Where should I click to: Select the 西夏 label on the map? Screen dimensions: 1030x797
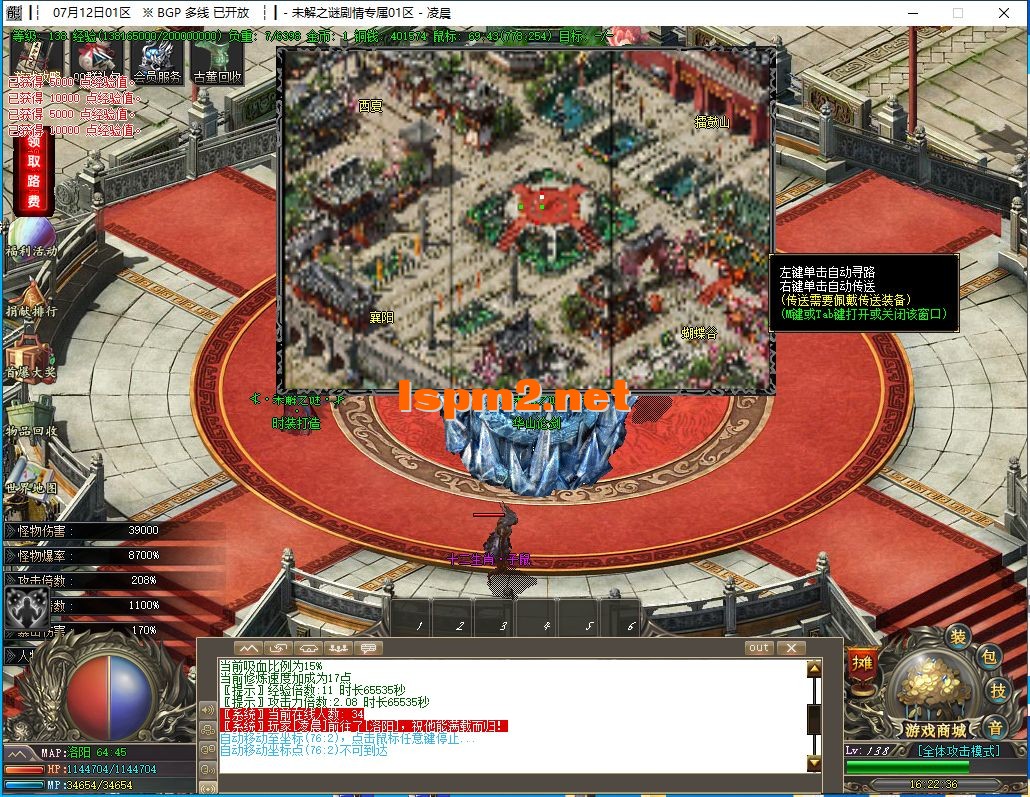coord(370,105)
